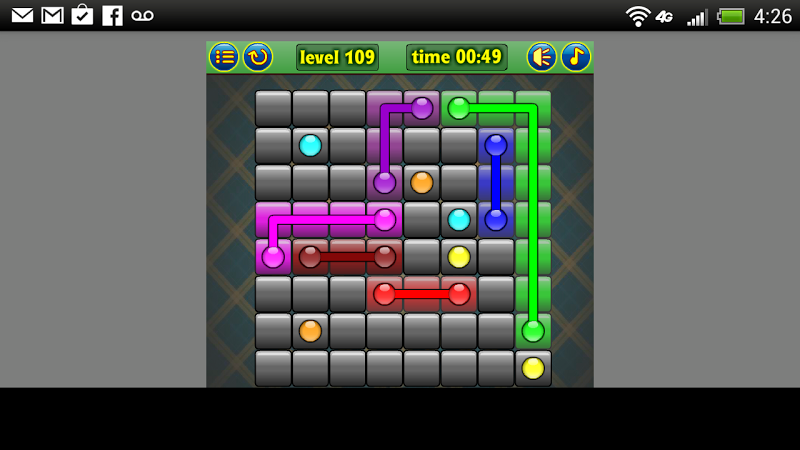
Task: Select the magenta dot at the path's lower end
Action: [x=273, y=257]
